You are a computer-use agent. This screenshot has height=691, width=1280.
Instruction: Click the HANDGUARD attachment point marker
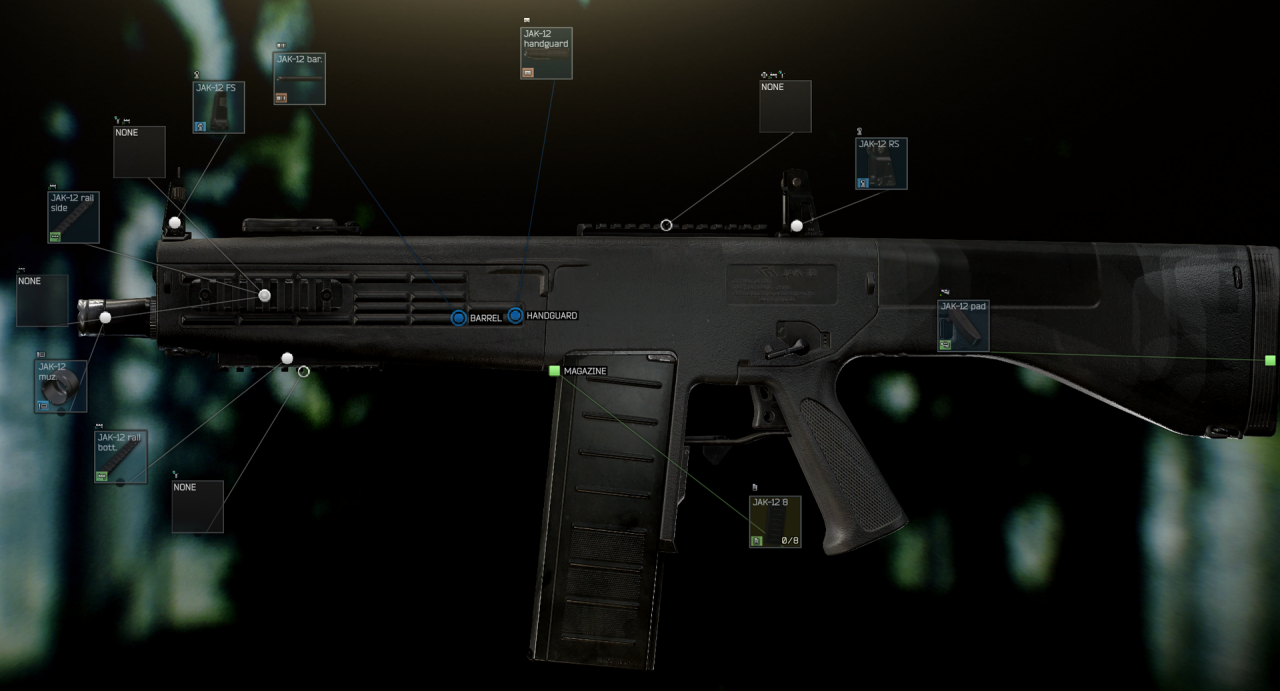[515, 316]
